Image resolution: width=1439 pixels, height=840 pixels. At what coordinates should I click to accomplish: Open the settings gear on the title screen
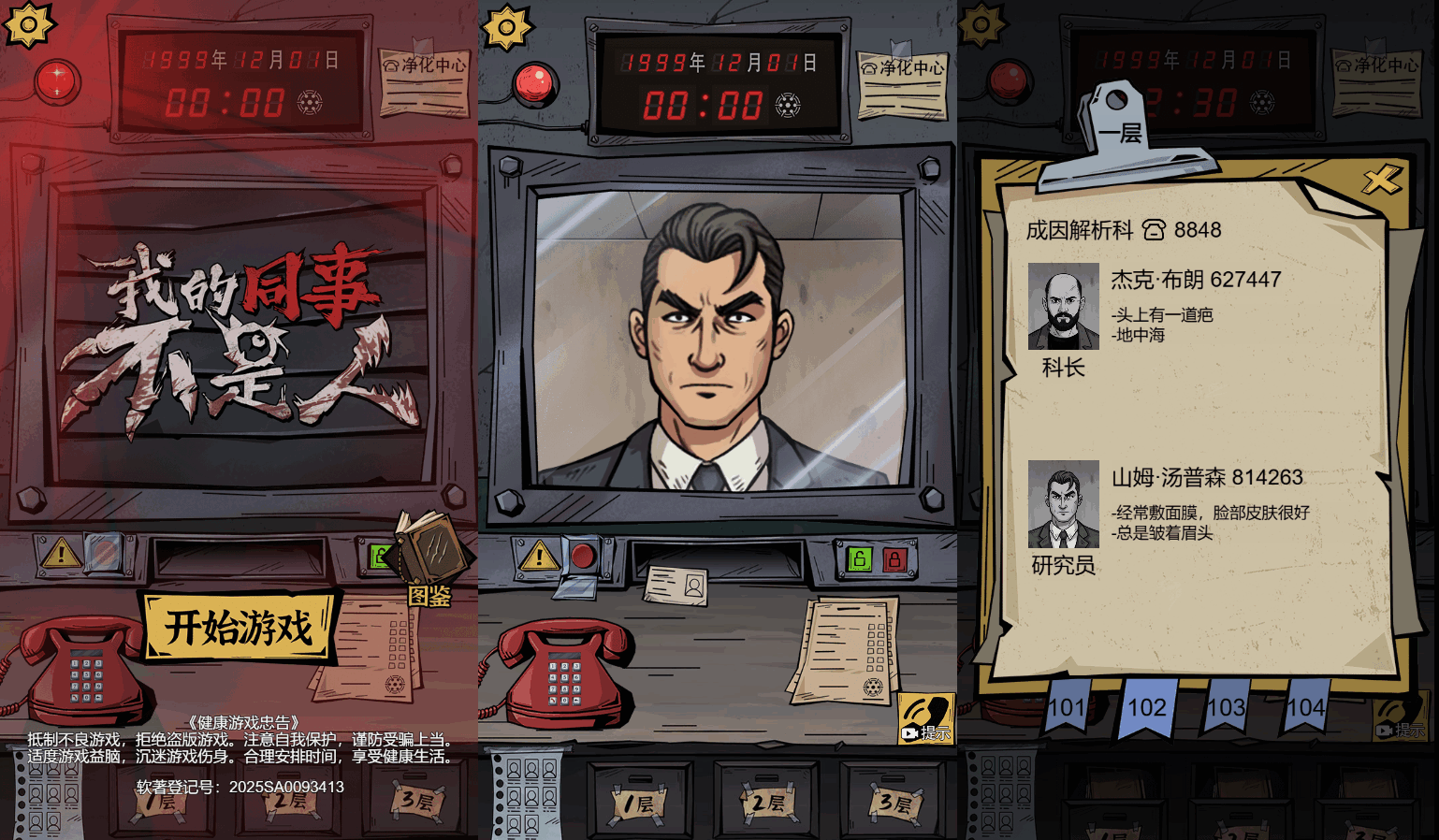coord(28,23)
